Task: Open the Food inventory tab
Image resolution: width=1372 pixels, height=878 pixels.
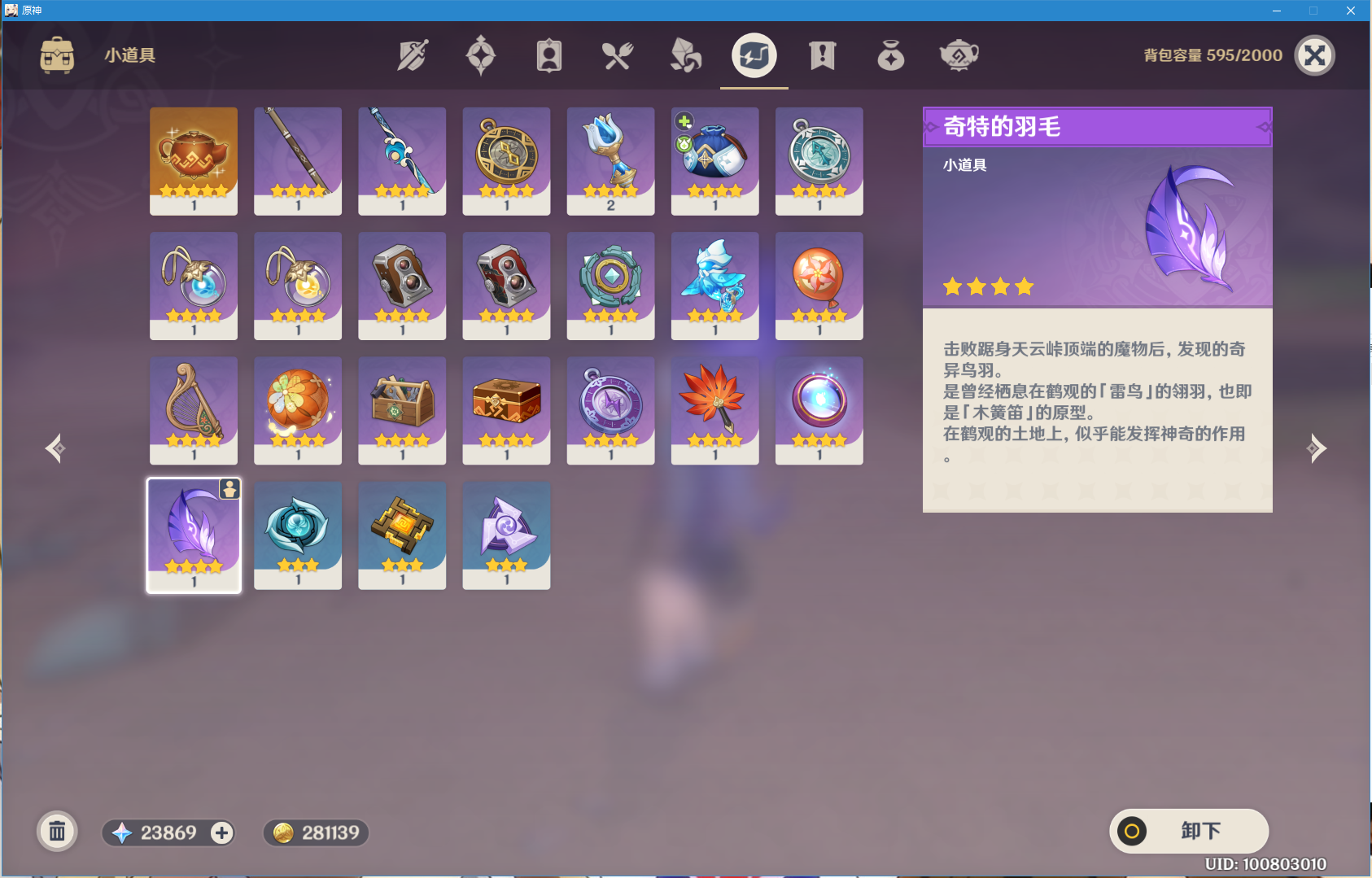Action: click(x=618, y=55)
